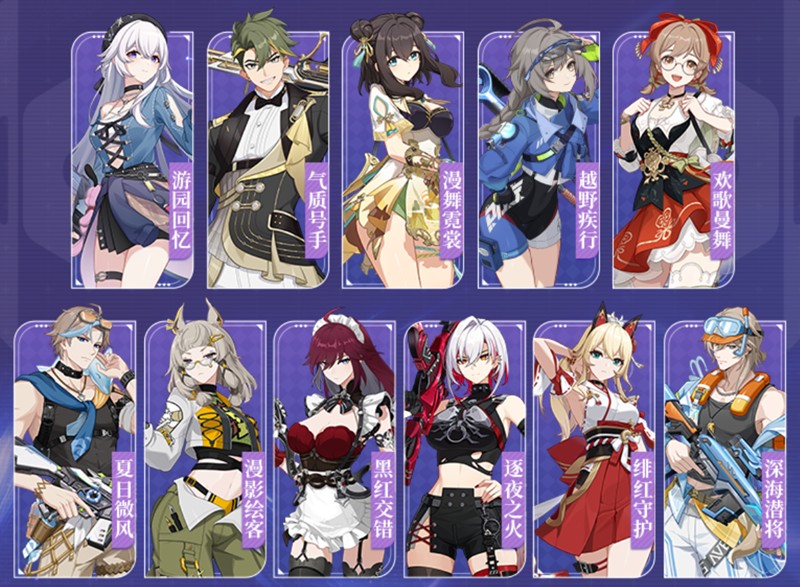This screenshot has width=800, height=587.
Task: Choose the 气质号手 outfit card
Action: (268, 160)
